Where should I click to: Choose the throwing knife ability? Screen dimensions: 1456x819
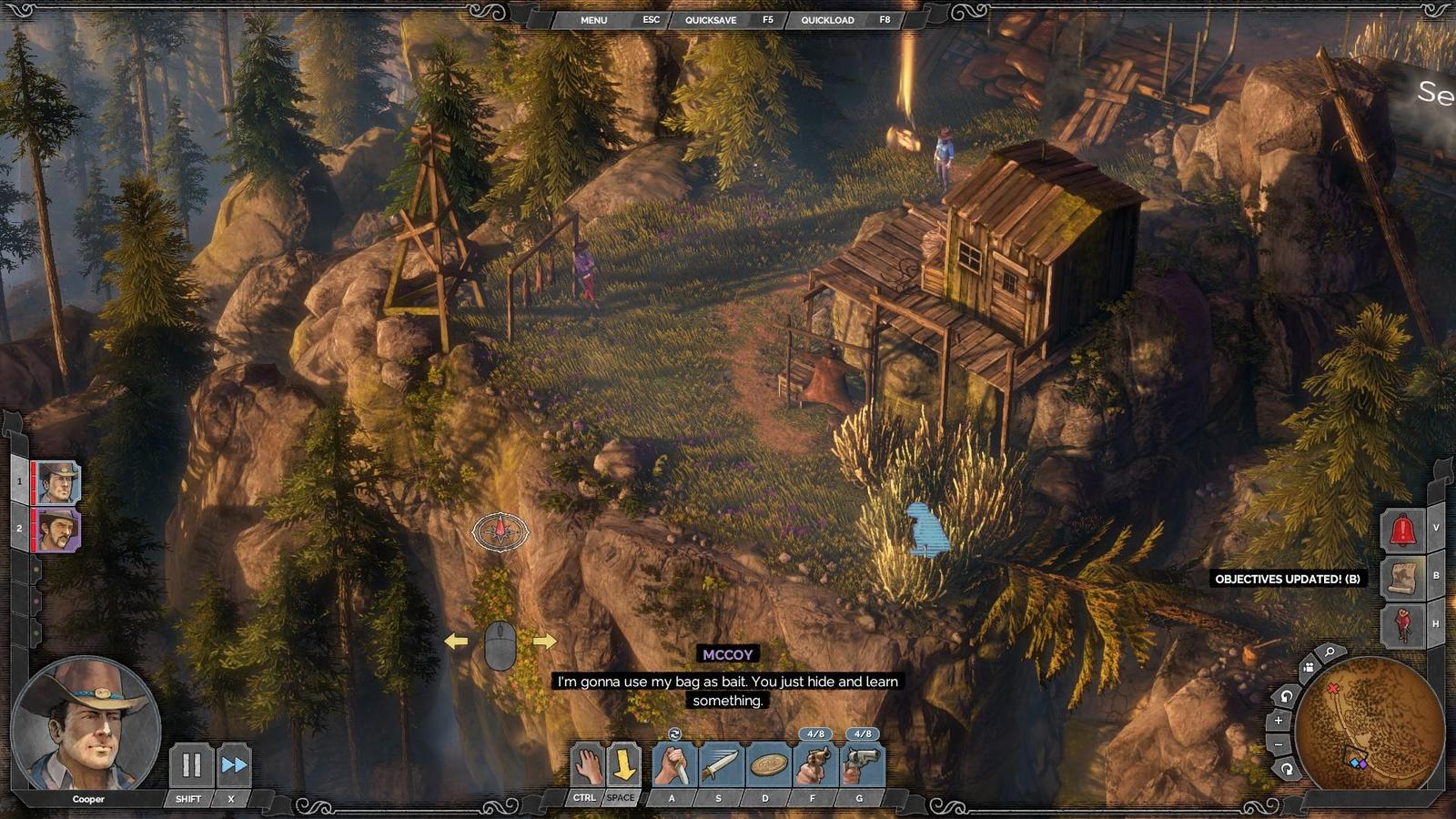pos(722,765)
